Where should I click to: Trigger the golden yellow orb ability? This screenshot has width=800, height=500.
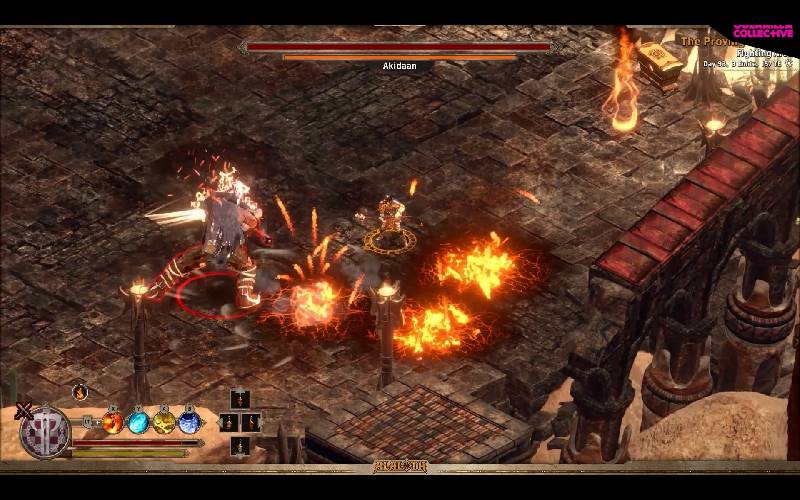(164, 423)
